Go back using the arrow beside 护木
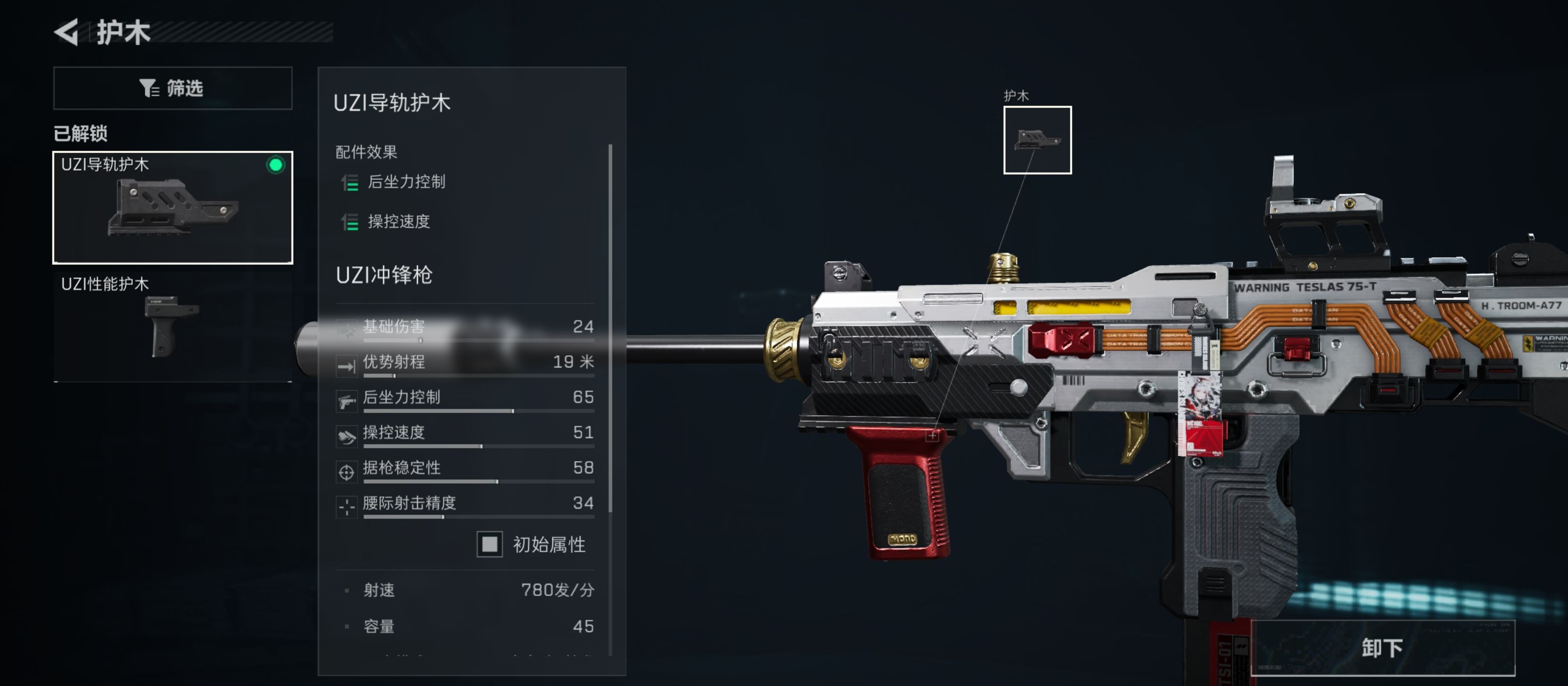 [x=66, y=32]
